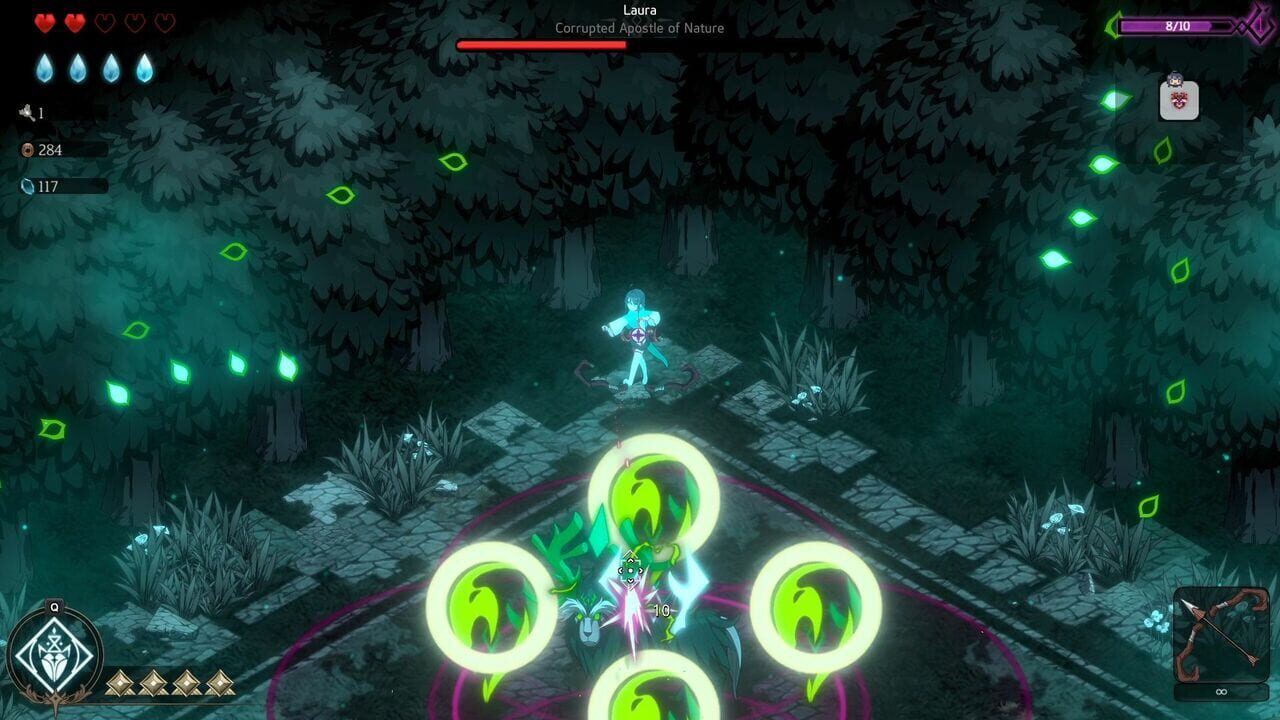
Task: Select the Corrupted Apostle of Nature subtitle
Action: (x=640, y=29)
